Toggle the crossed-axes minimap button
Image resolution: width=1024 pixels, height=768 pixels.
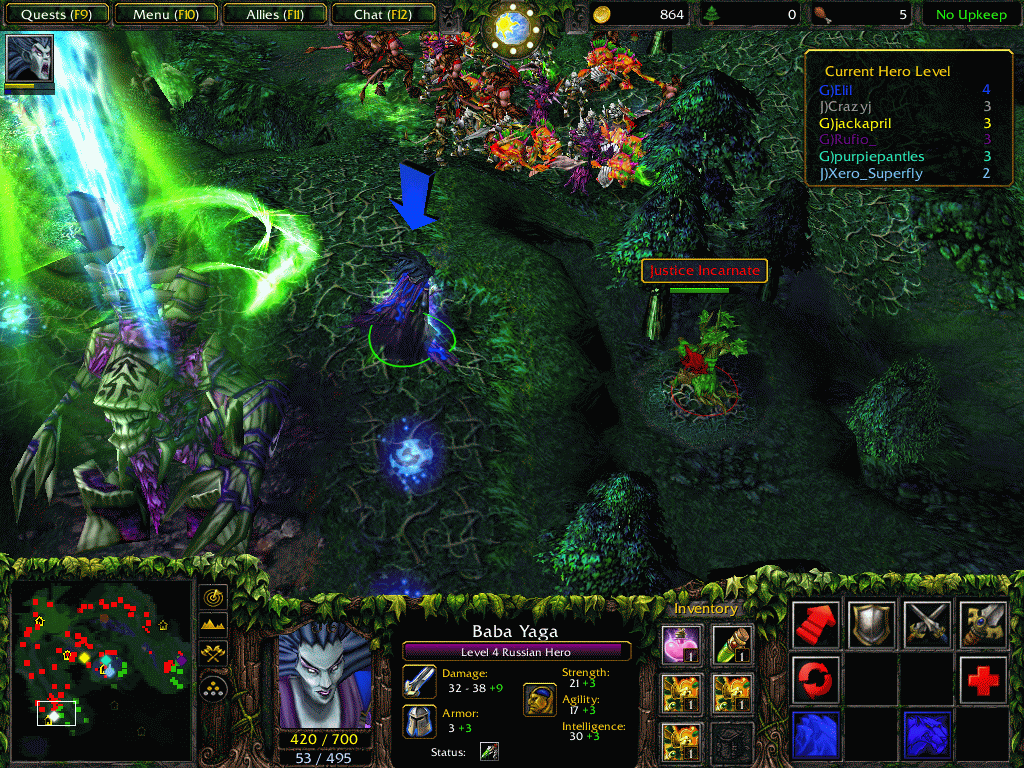click(x=214, y=653)
